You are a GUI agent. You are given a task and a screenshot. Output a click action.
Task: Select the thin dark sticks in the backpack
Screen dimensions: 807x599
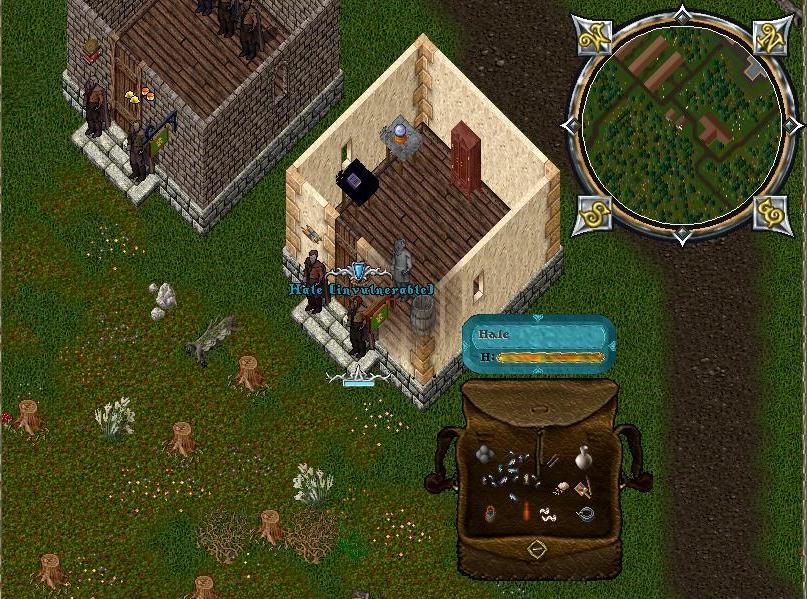click(x=551, y=461)
